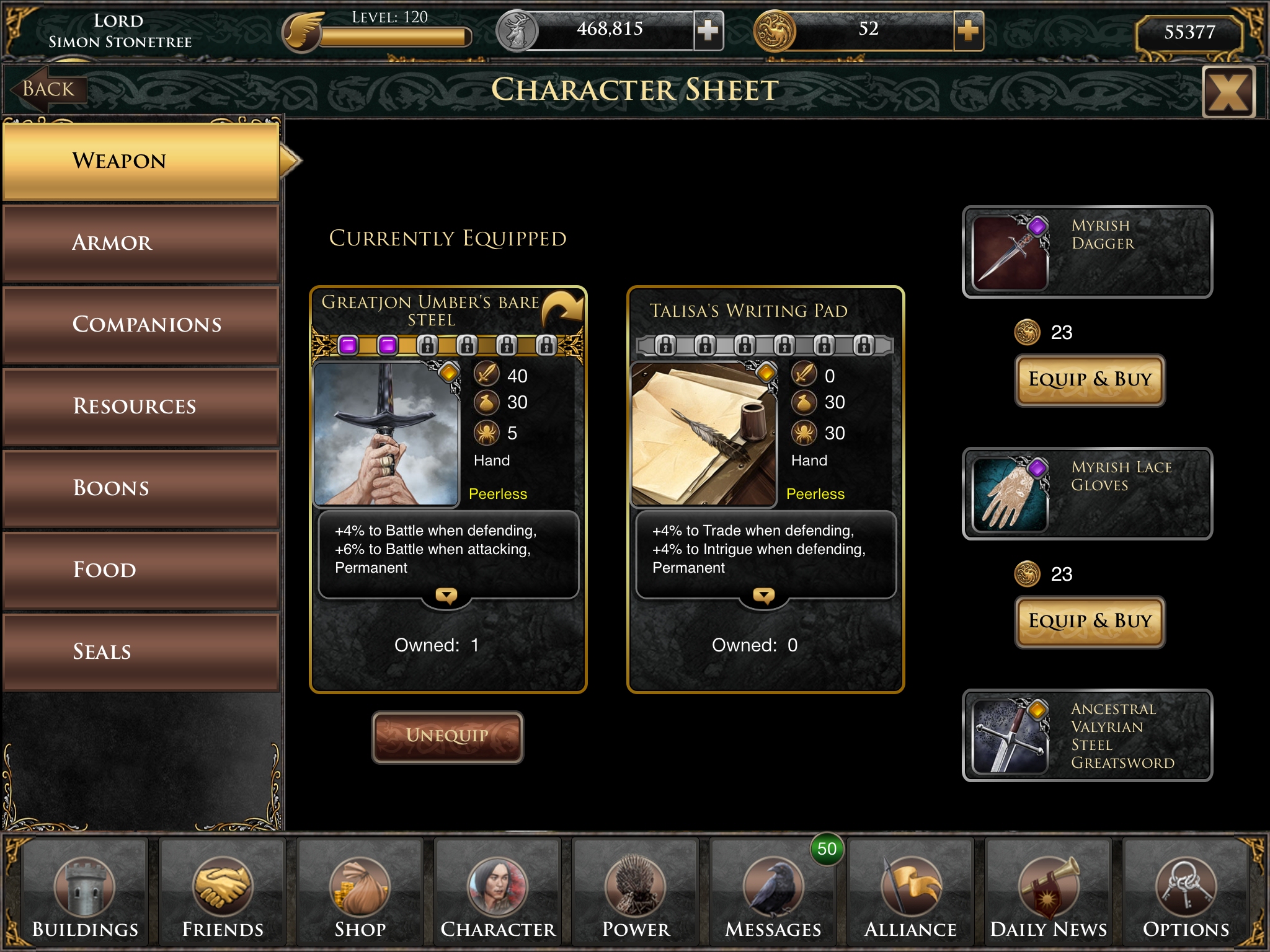Open the Food category
This screenshot has width=1270, height=952.
(x=140, y=570)
